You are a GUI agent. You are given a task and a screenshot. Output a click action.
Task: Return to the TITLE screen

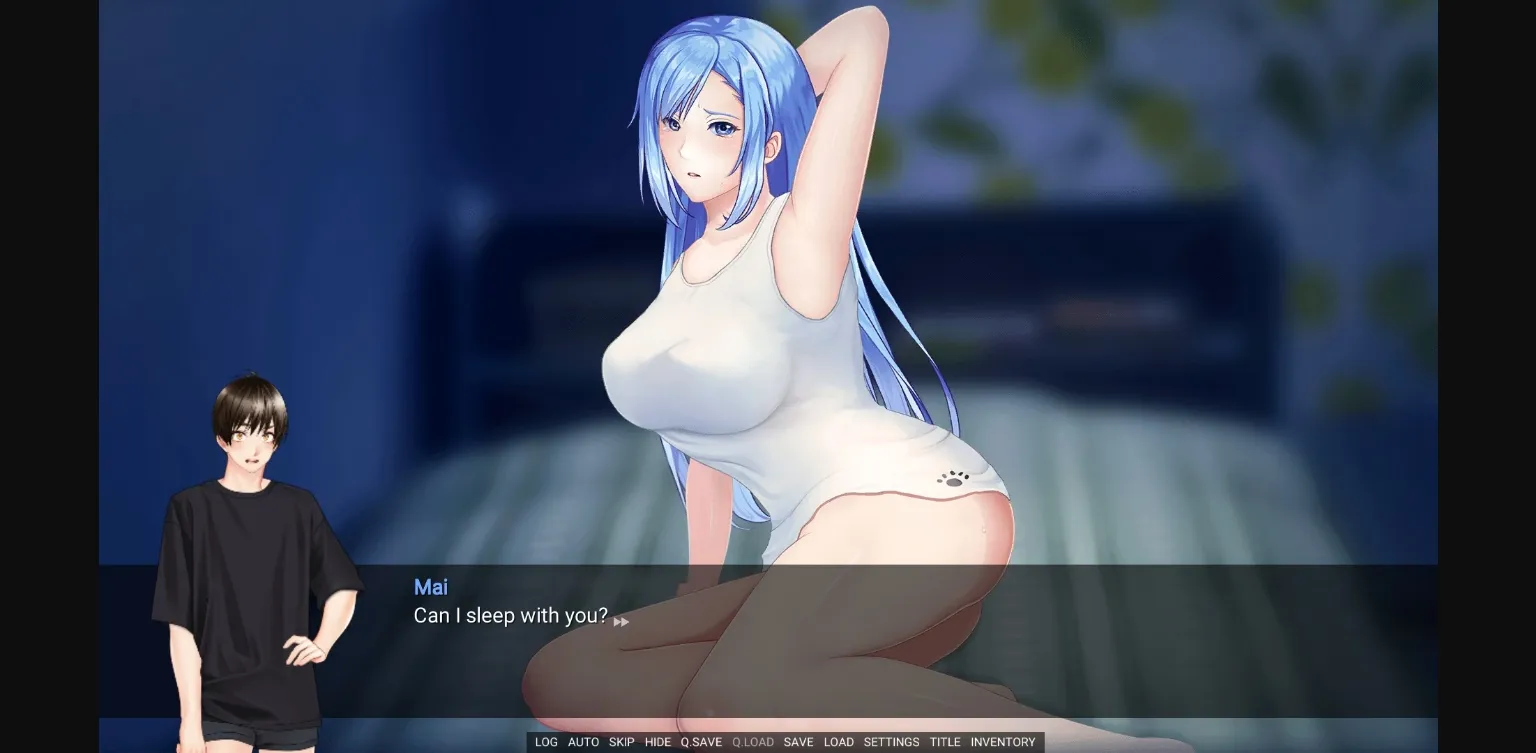tap(944, 742)
